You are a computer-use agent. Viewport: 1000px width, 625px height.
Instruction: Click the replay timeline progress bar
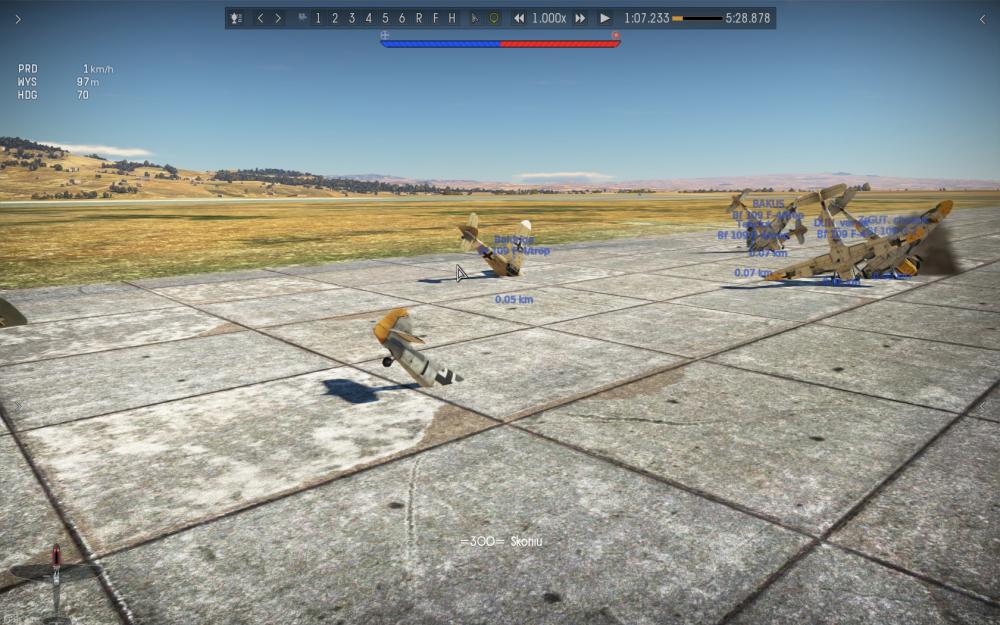click(x=697, y=18)
